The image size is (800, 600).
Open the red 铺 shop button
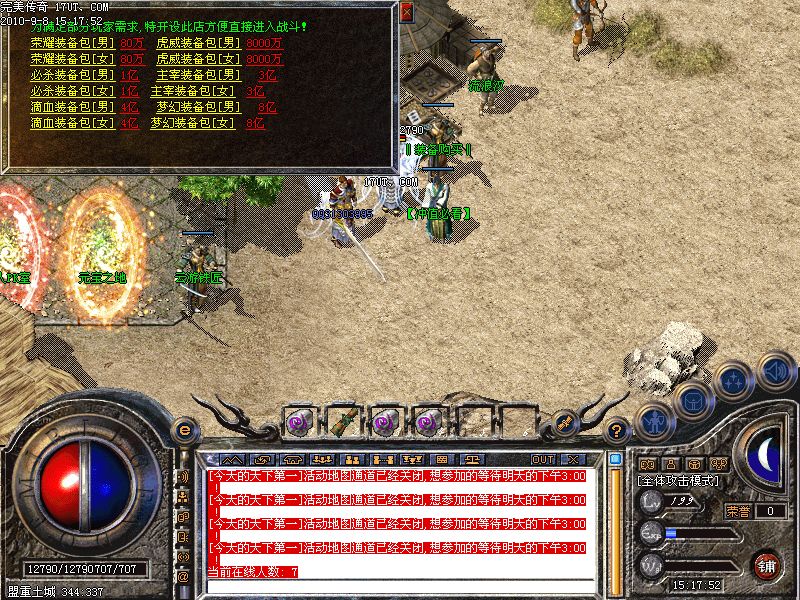767,565
